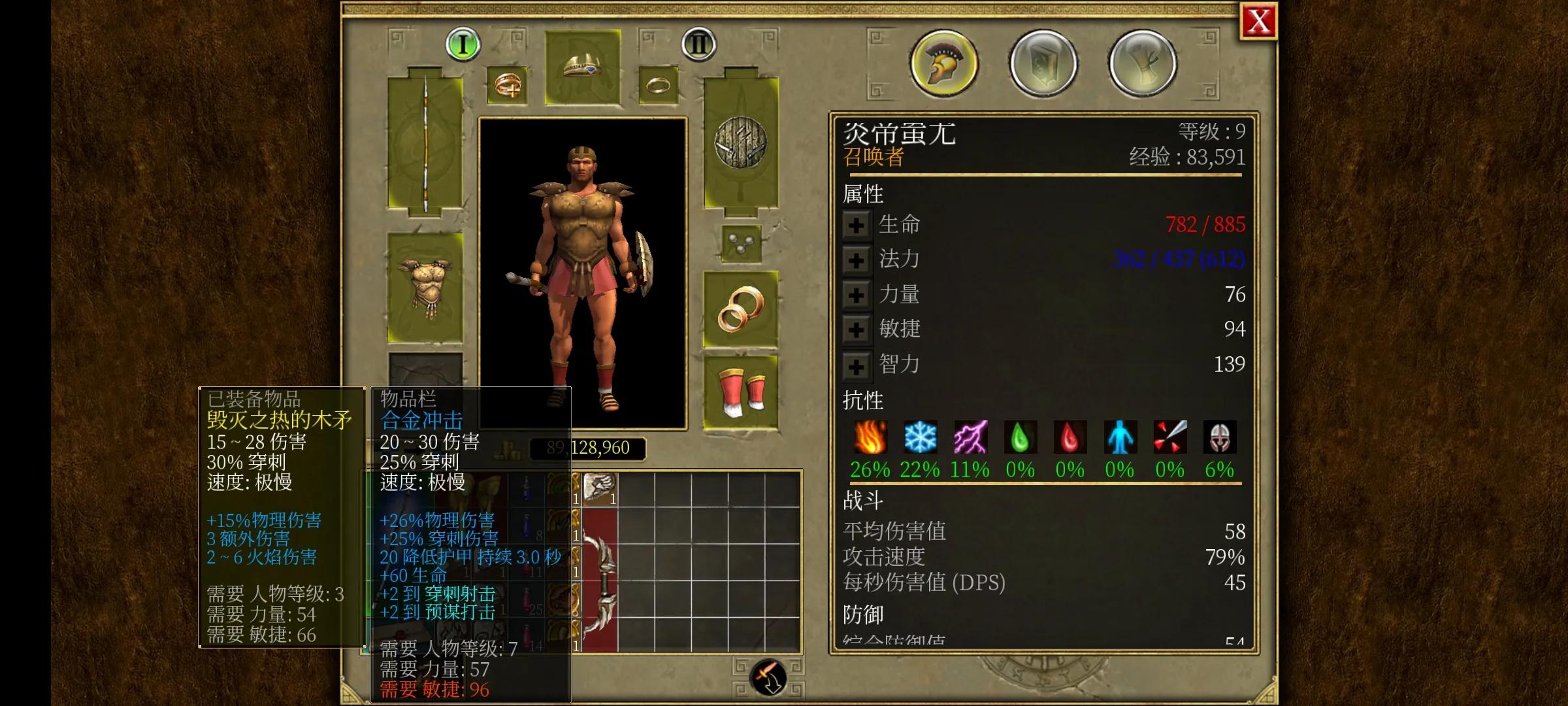
Task: Click the cold resistance icon
Action: [x=919, y=438]
